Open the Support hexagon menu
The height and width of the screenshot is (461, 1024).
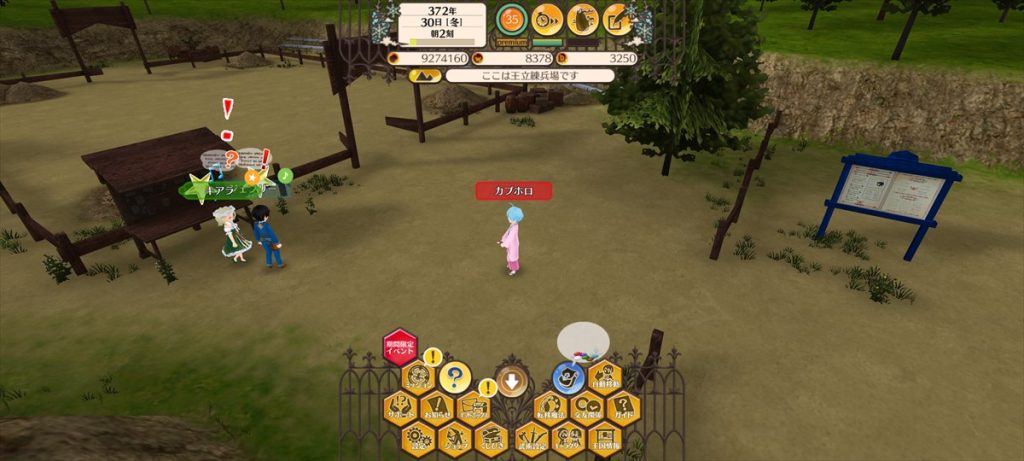(x=400, y=408)
